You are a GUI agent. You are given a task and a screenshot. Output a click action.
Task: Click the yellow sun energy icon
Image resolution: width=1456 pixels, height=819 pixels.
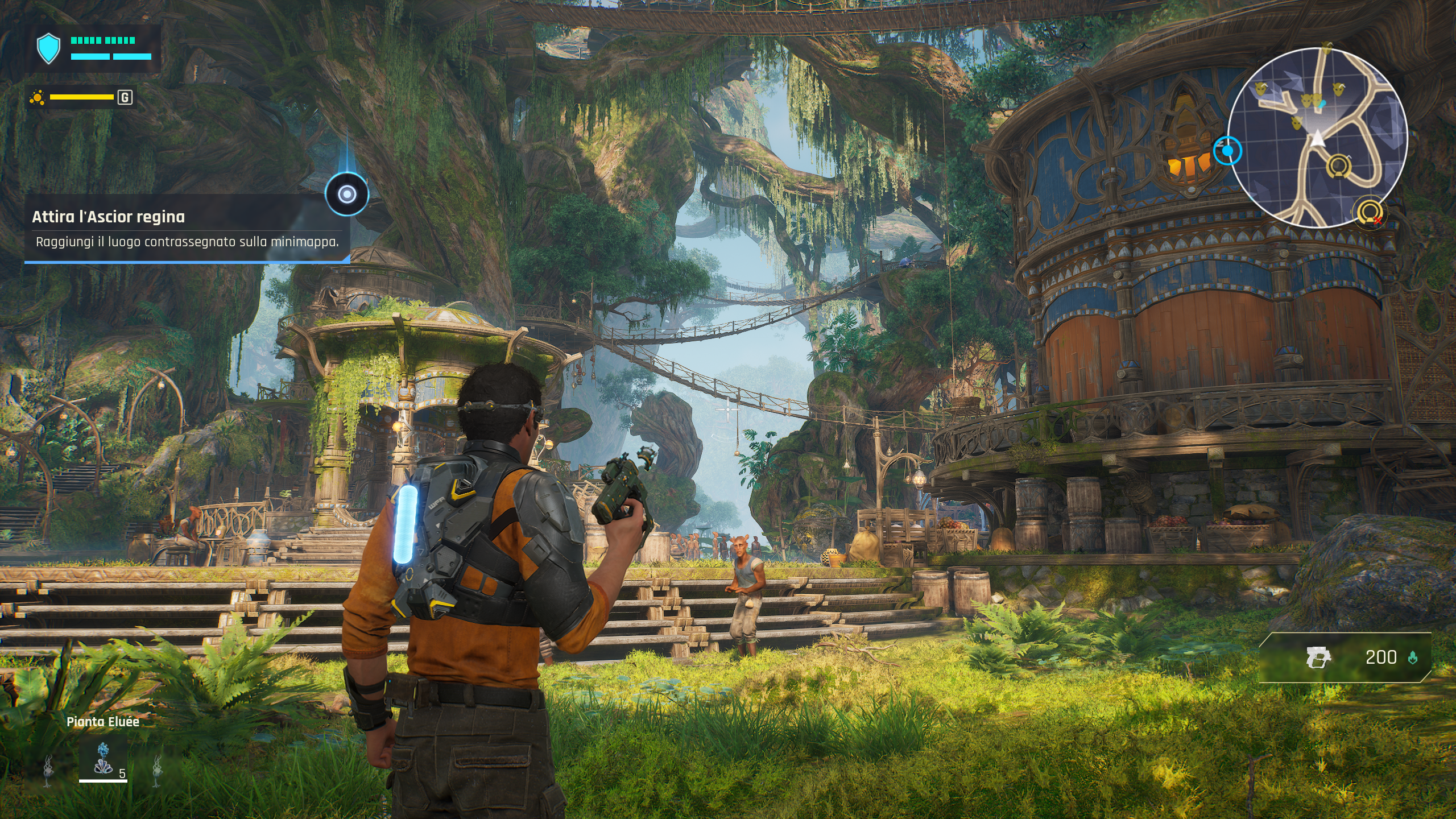38,98
